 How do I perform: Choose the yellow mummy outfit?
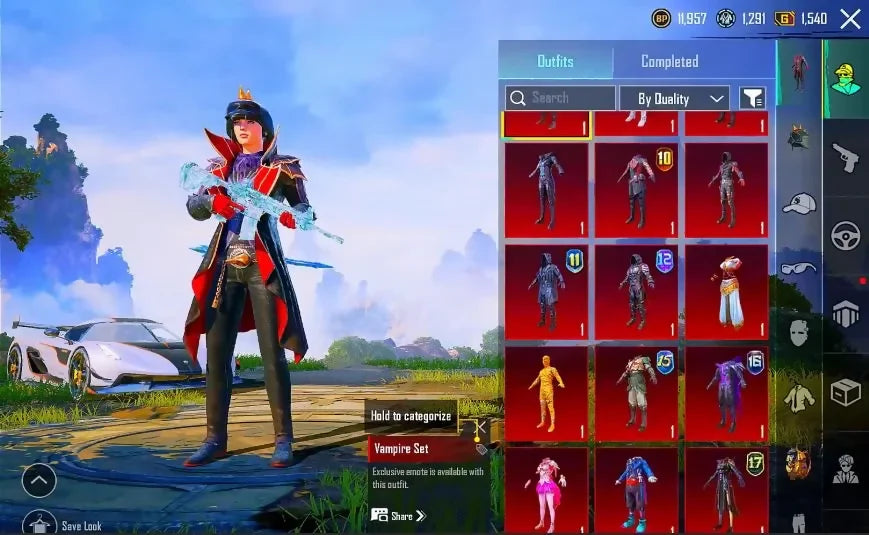546,393
